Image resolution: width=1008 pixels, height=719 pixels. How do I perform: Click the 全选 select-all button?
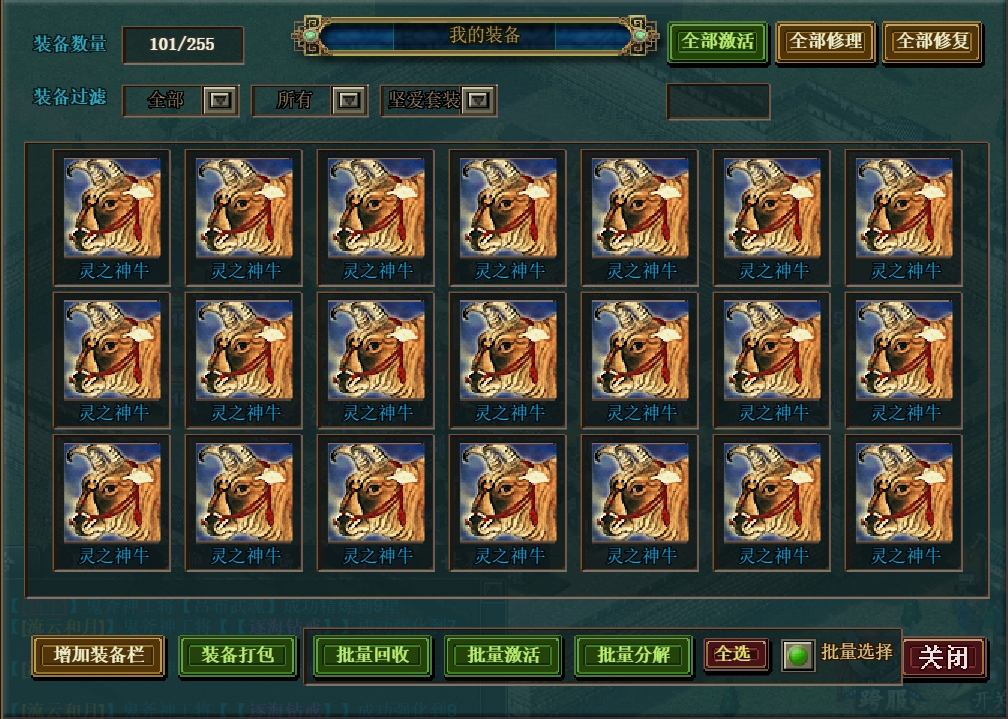click(x=735, y=654)
